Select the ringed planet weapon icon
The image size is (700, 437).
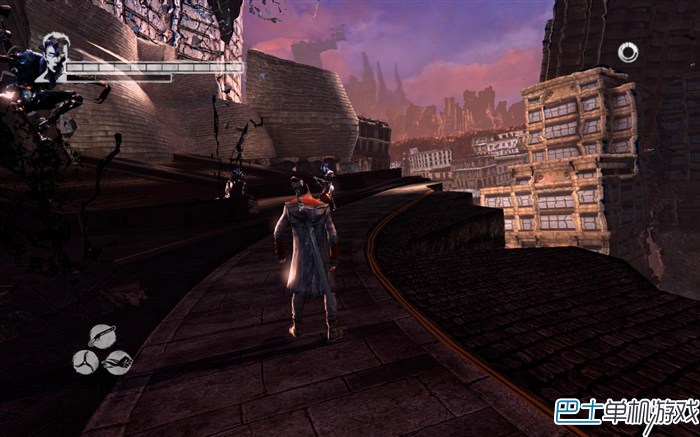pos(102,337)
